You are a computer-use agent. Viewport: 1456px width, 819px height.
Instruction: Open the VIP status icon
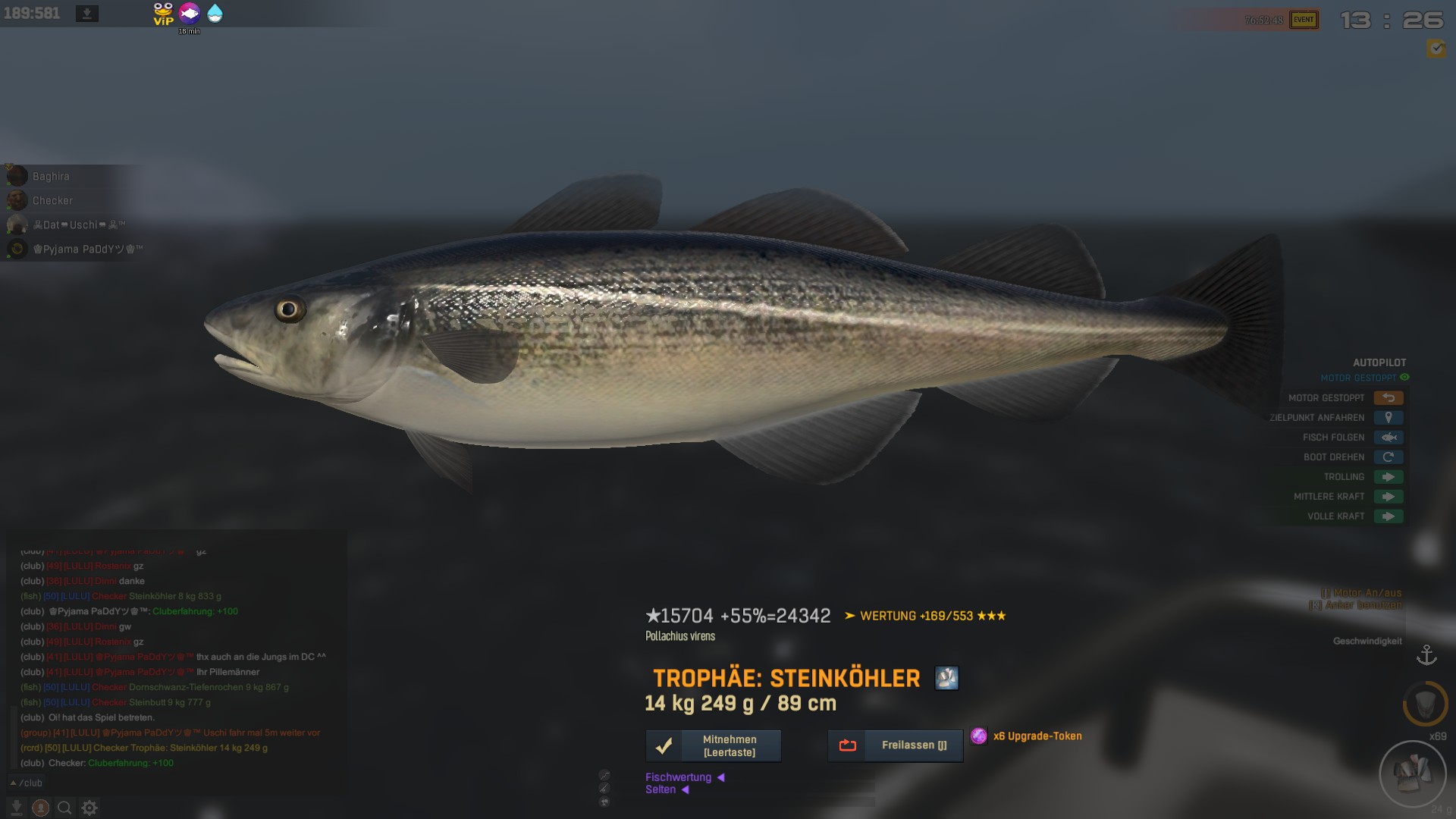click(163, 14)
